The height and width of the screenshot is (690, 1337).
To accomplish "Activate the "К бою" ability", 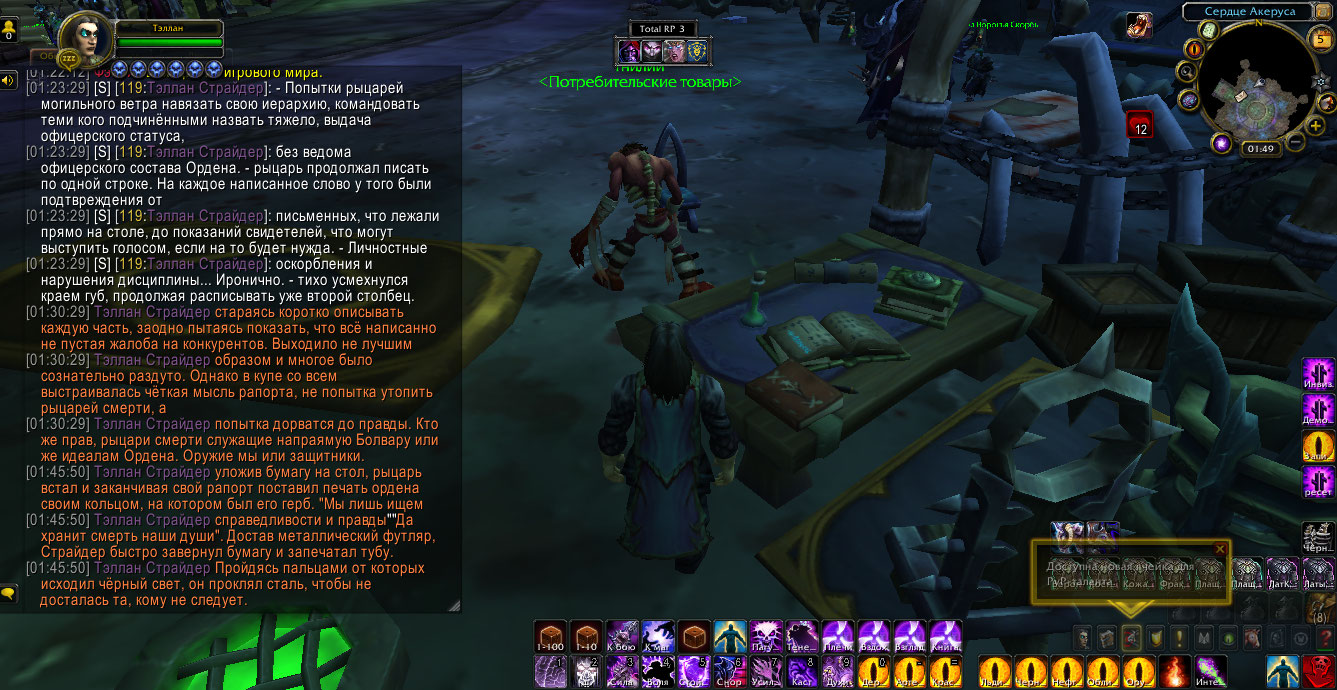I will (622, 637).
